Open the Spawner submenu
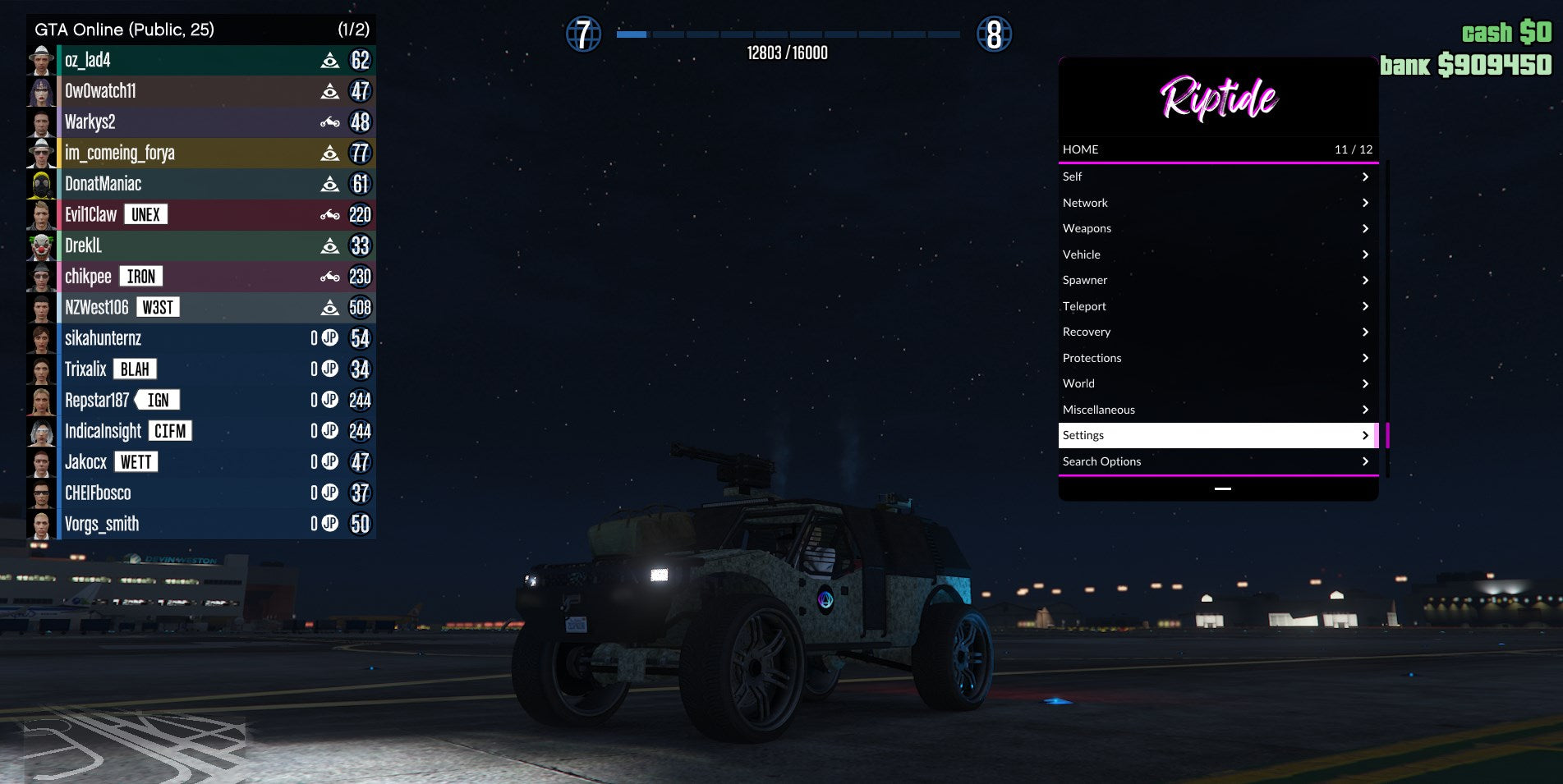Viewport: 1563px width, 784px height. [1217, 280]
